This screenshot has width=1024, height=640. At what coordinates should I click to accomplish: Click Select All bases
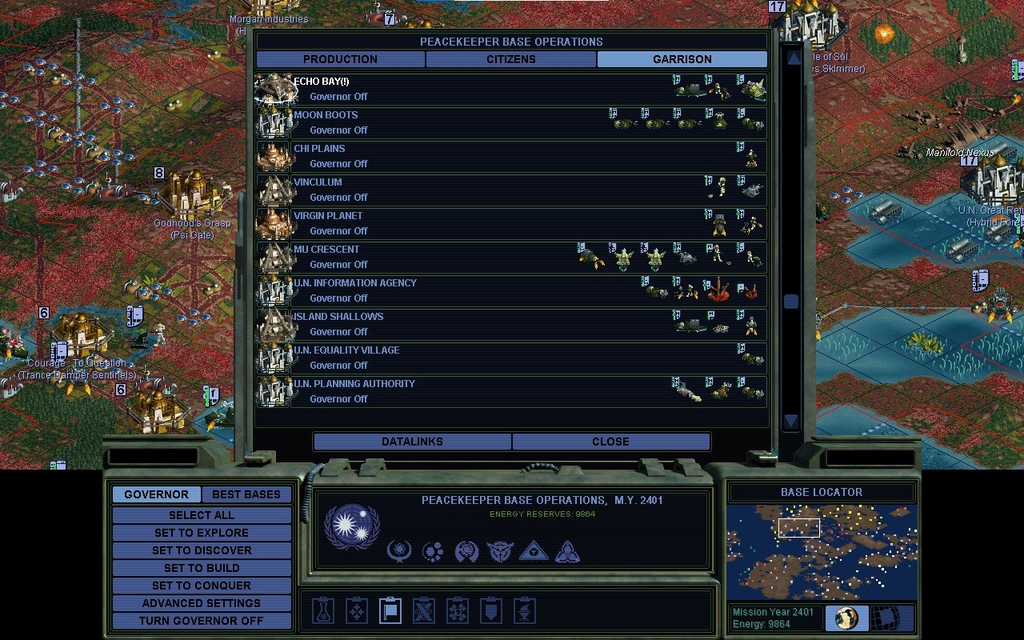(201, 515)
